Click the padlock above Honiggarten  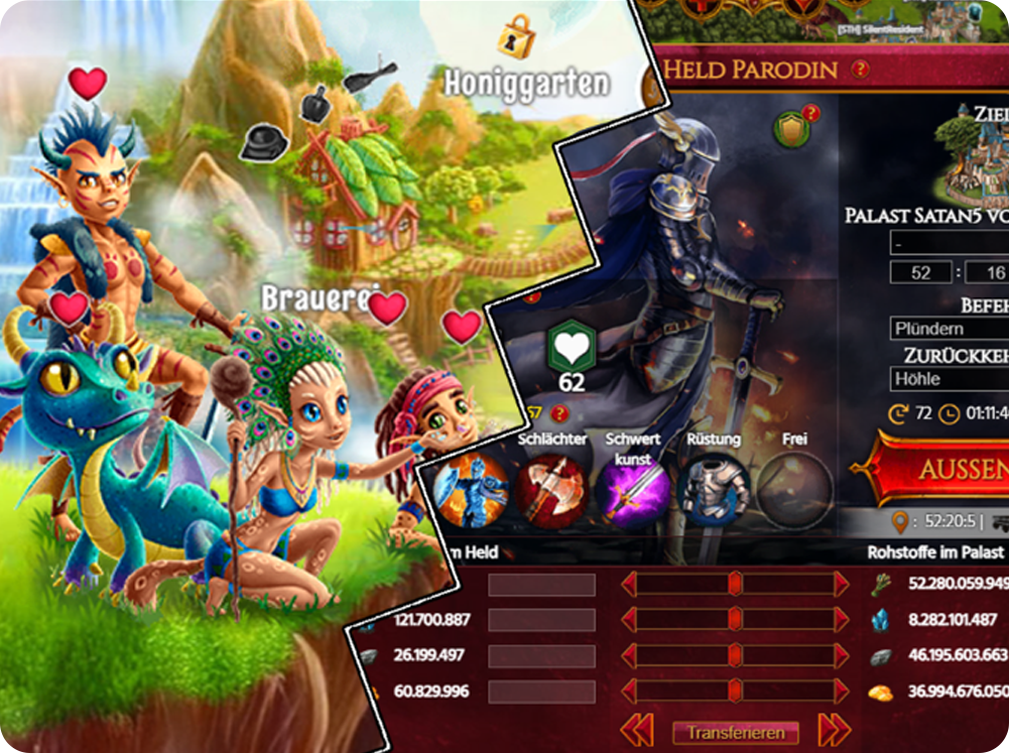click(x=516, y=37)
